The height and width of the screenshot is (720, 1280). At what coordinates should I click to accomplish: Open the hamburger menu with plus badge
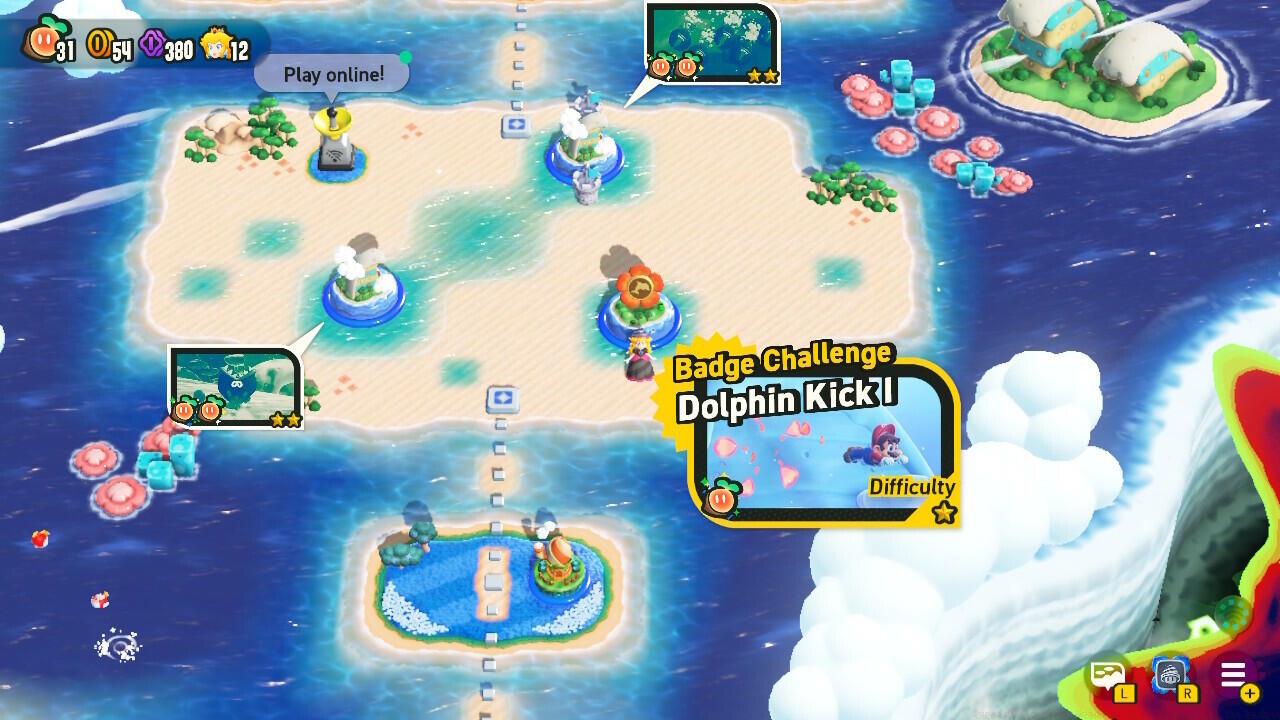tap(1235, 675)
